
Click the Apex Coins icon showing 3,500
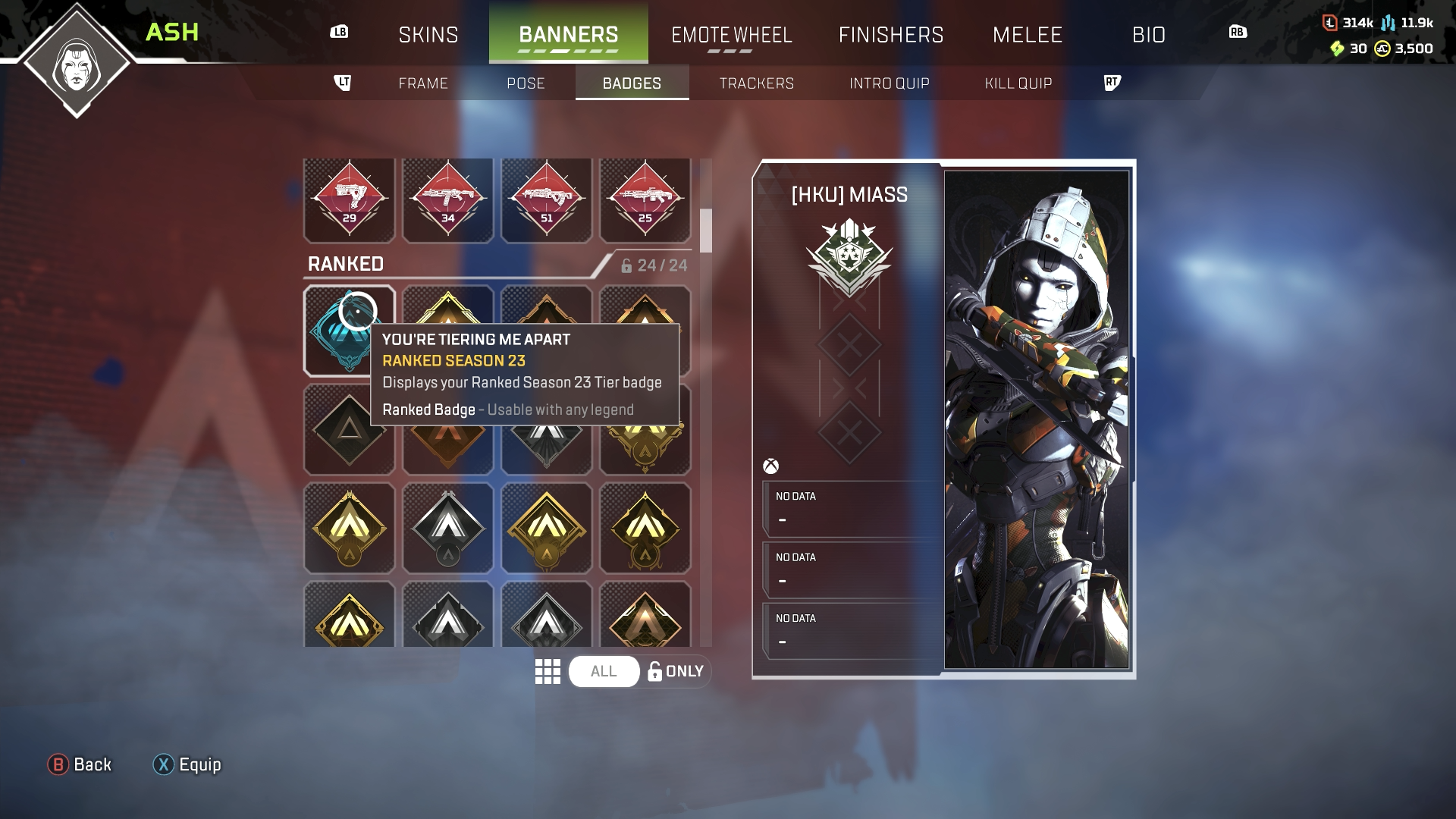[x=1382, y=50]
